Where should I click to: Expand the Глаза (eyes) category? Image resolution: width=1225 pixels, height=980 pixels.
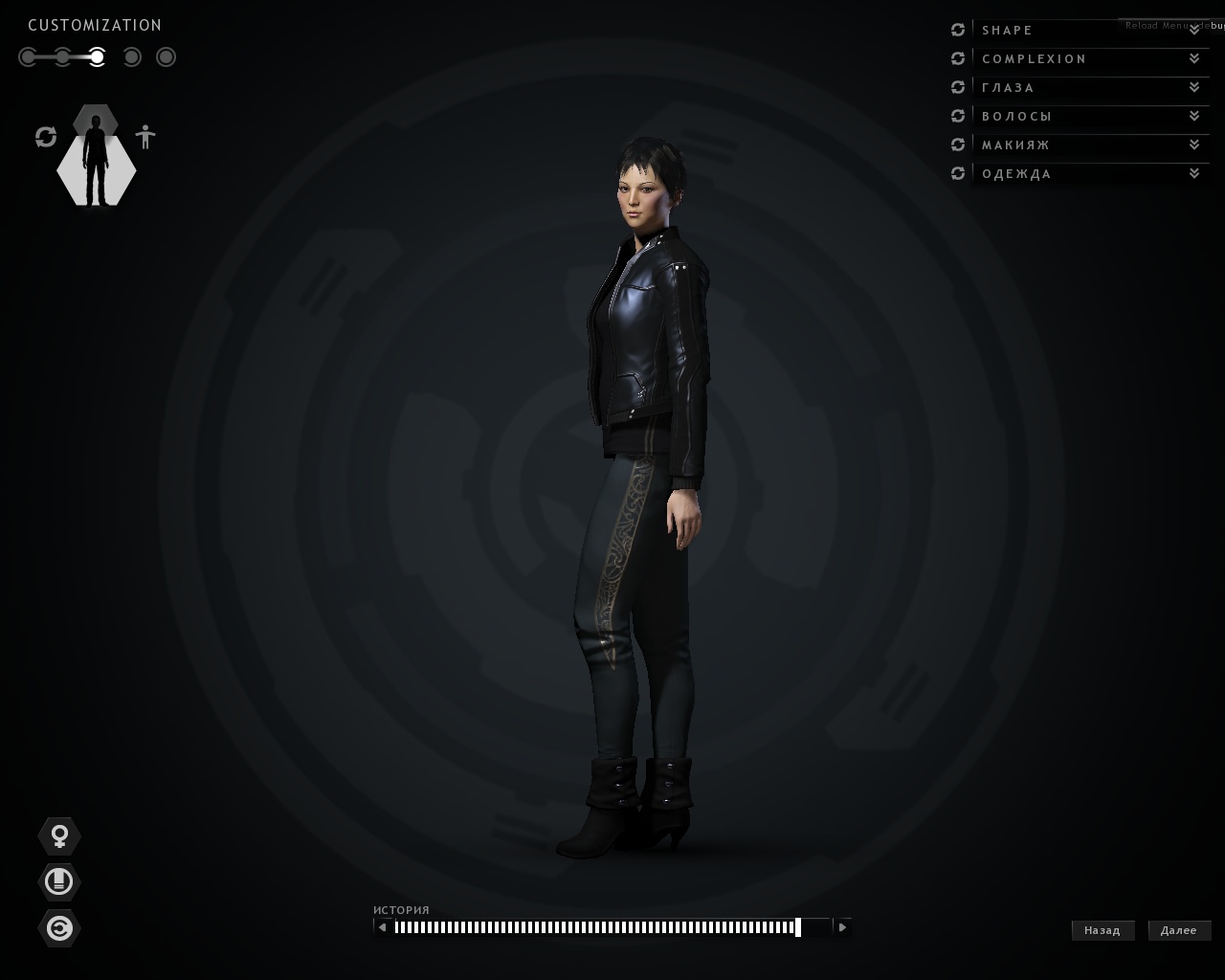pyautogui.click(x=1089, y=88)
